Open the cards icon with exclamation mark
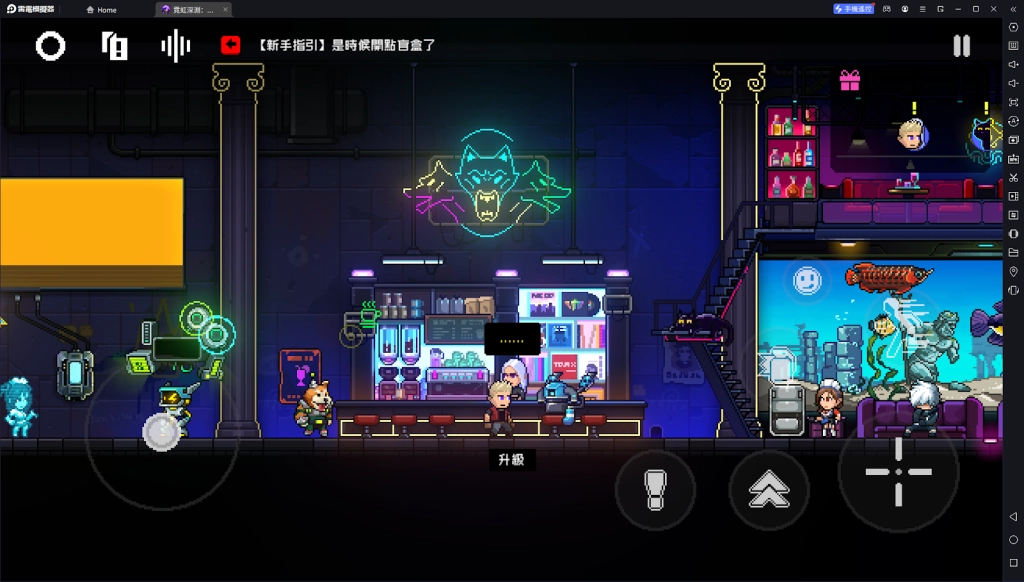The width and height of the screenshot is (1024, 582). (x=114, y=46)
